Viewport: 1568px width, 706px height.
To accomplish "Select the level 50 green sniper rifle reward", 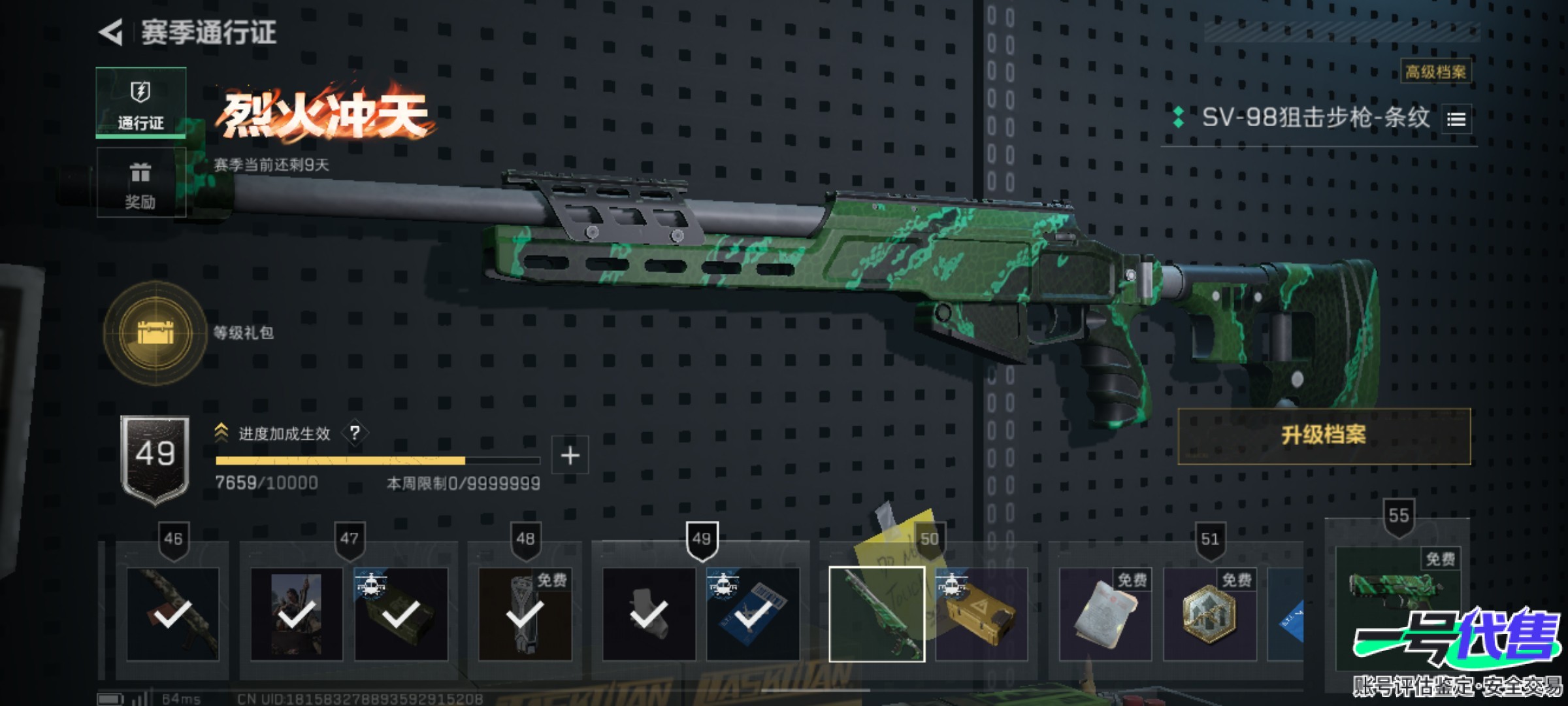I will pos(876,614).
